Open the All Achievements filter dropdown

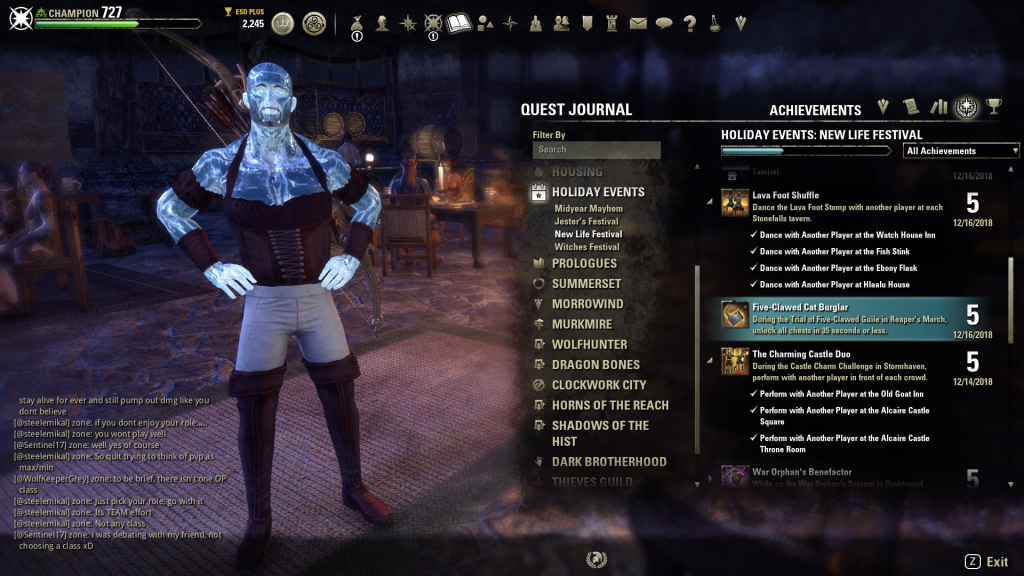tap(961, 151)
